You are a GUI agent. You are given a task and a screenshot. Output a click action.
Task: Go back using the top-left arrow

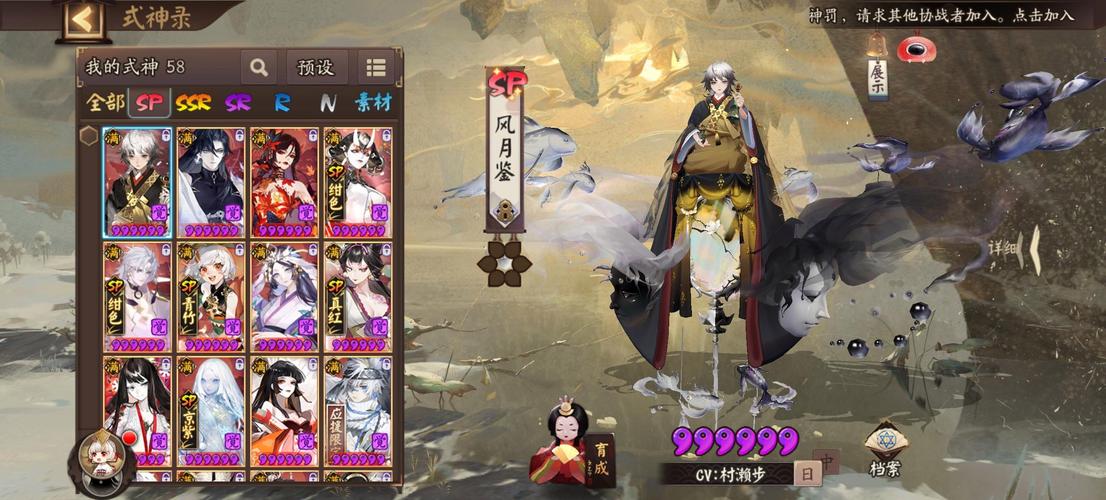pos(84,19)
